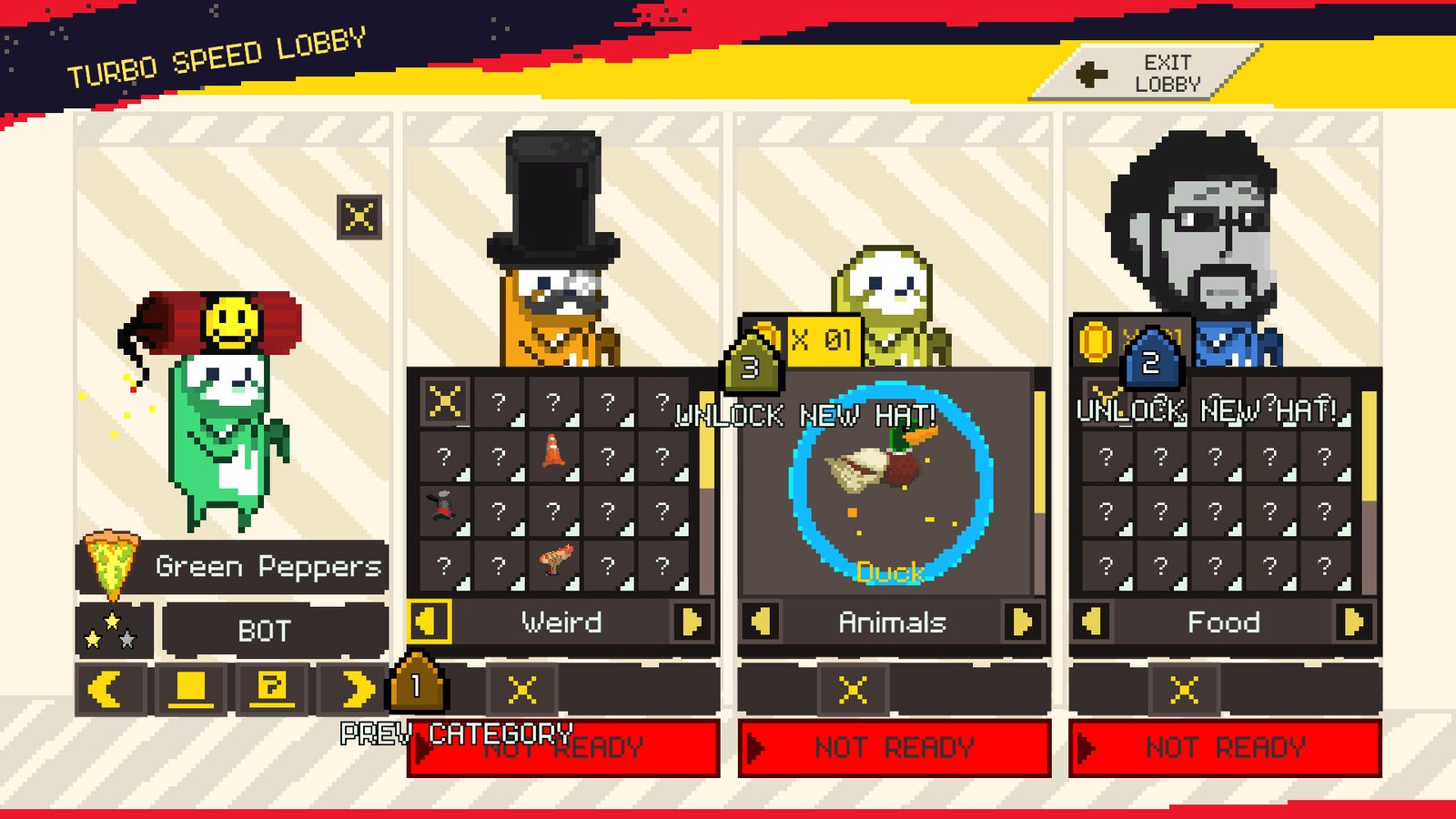Viewport: 1456px width, 819px height.
Task: Go to category after Weird
Action: point(692,622)
